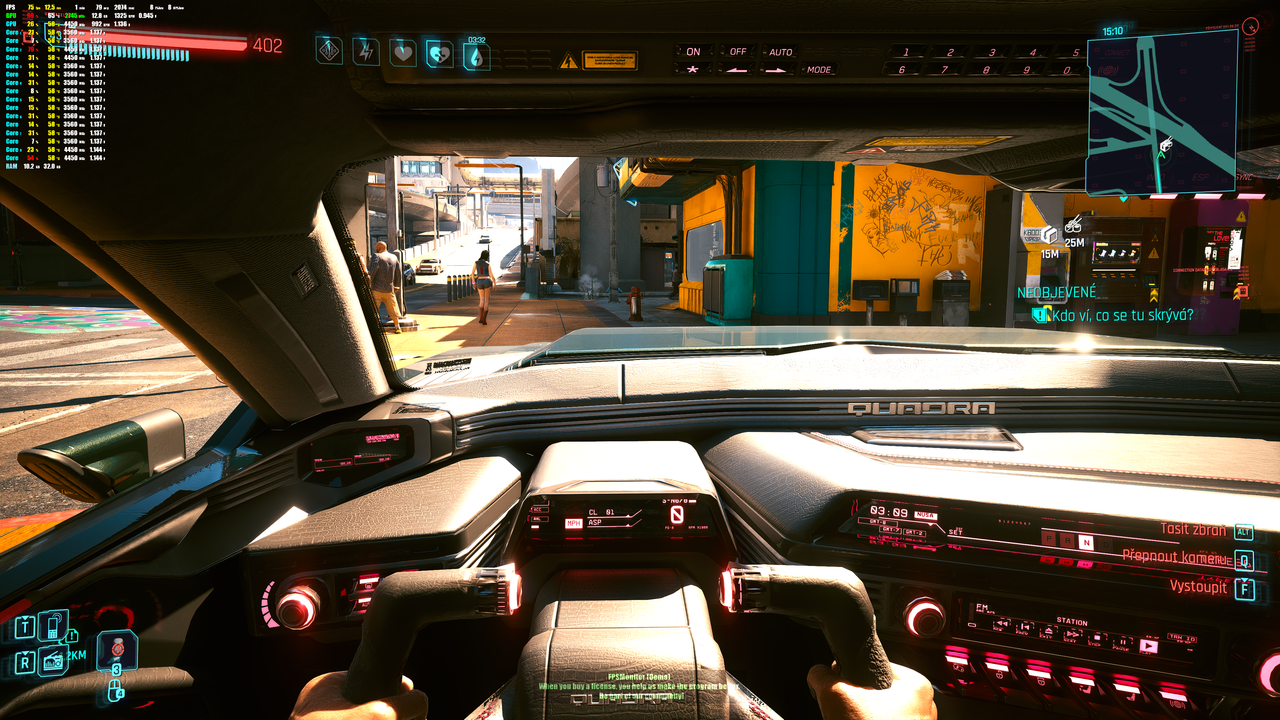Select the 'Tasit zbraň' action

[x=1194, y=530]
